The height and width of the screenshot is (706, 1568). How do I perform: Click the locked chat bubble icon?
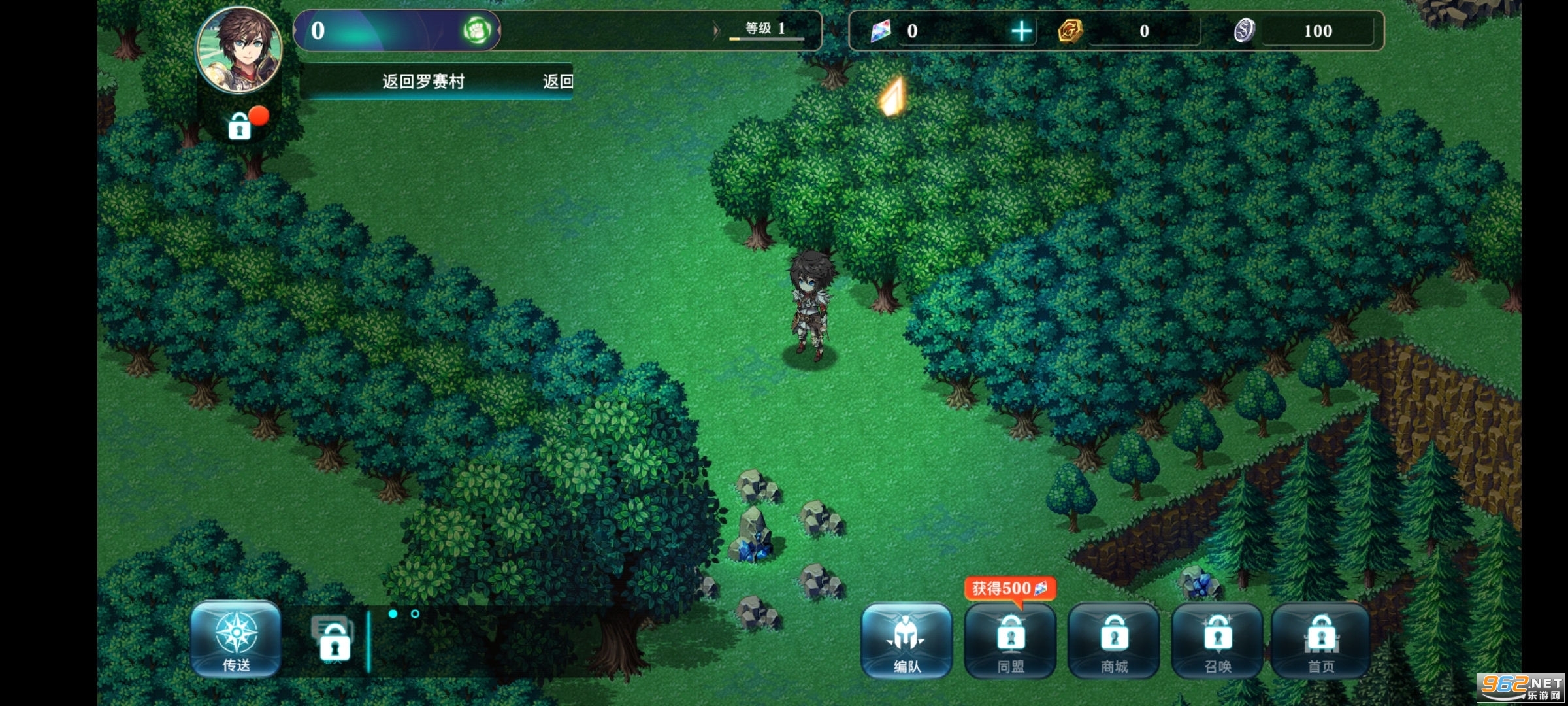coord(334,639)
